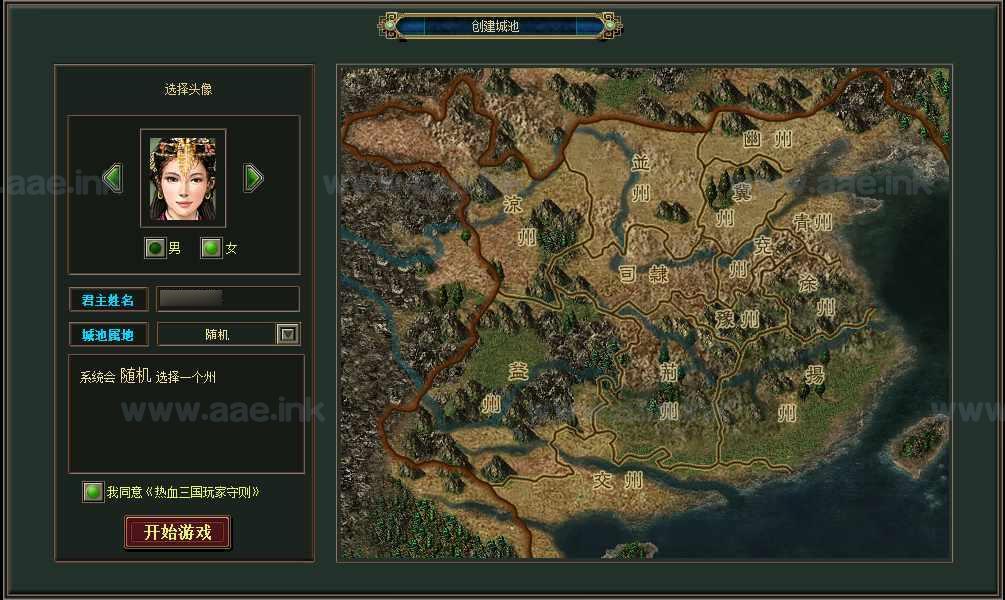Focus the lord name (君主姓名) input field
The image size is (1005, 600).
228,299
